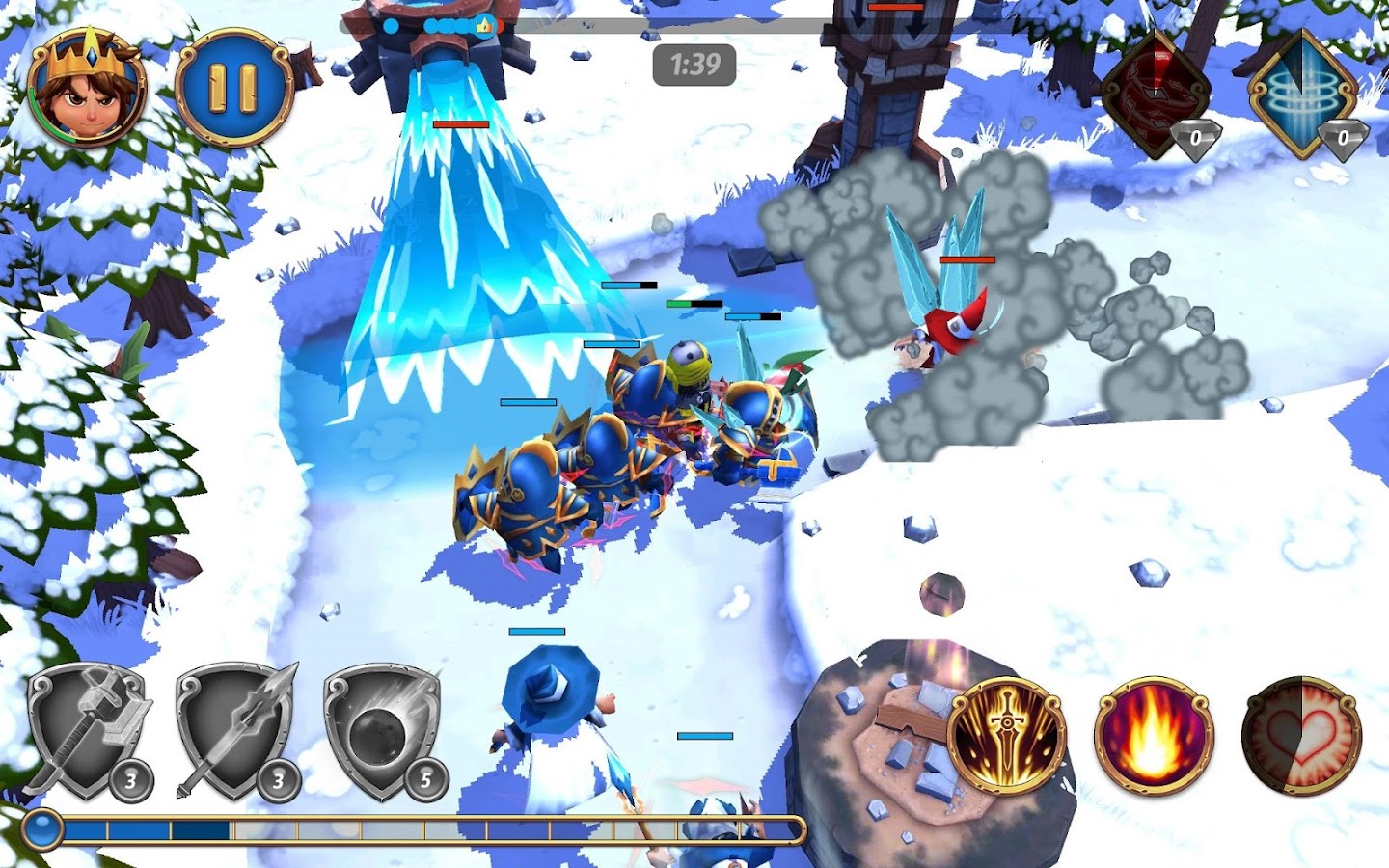Screen dimensions: 1389x868
Task: Open the red scroll power top right
Action: click(x=1155, y=92)
